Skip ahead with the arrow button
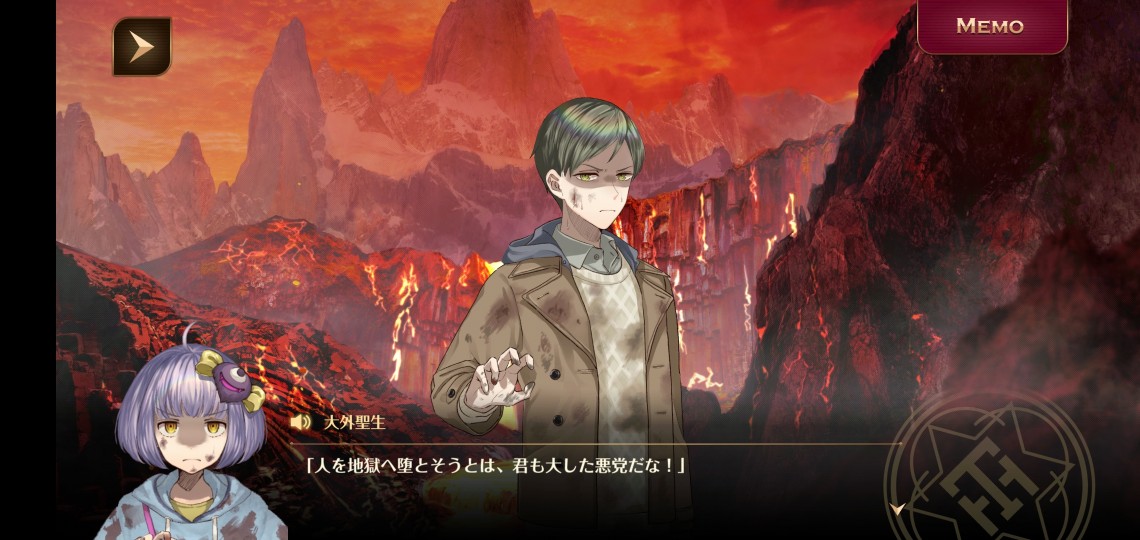Screen dimensions: 1140x540 (141, 47)
